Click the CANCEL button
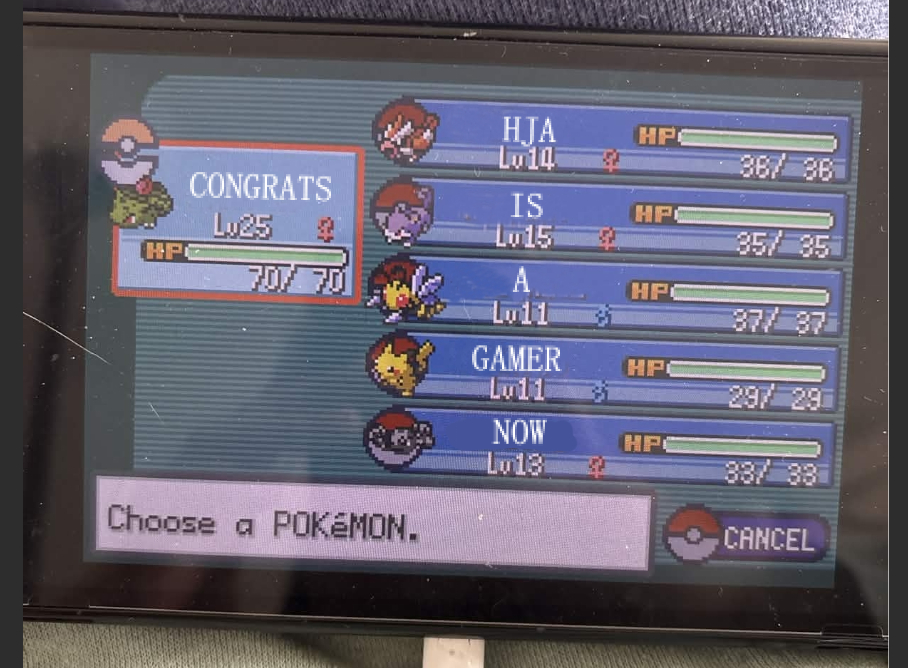Screen dimensions: 908x668 tap(748, 538)
